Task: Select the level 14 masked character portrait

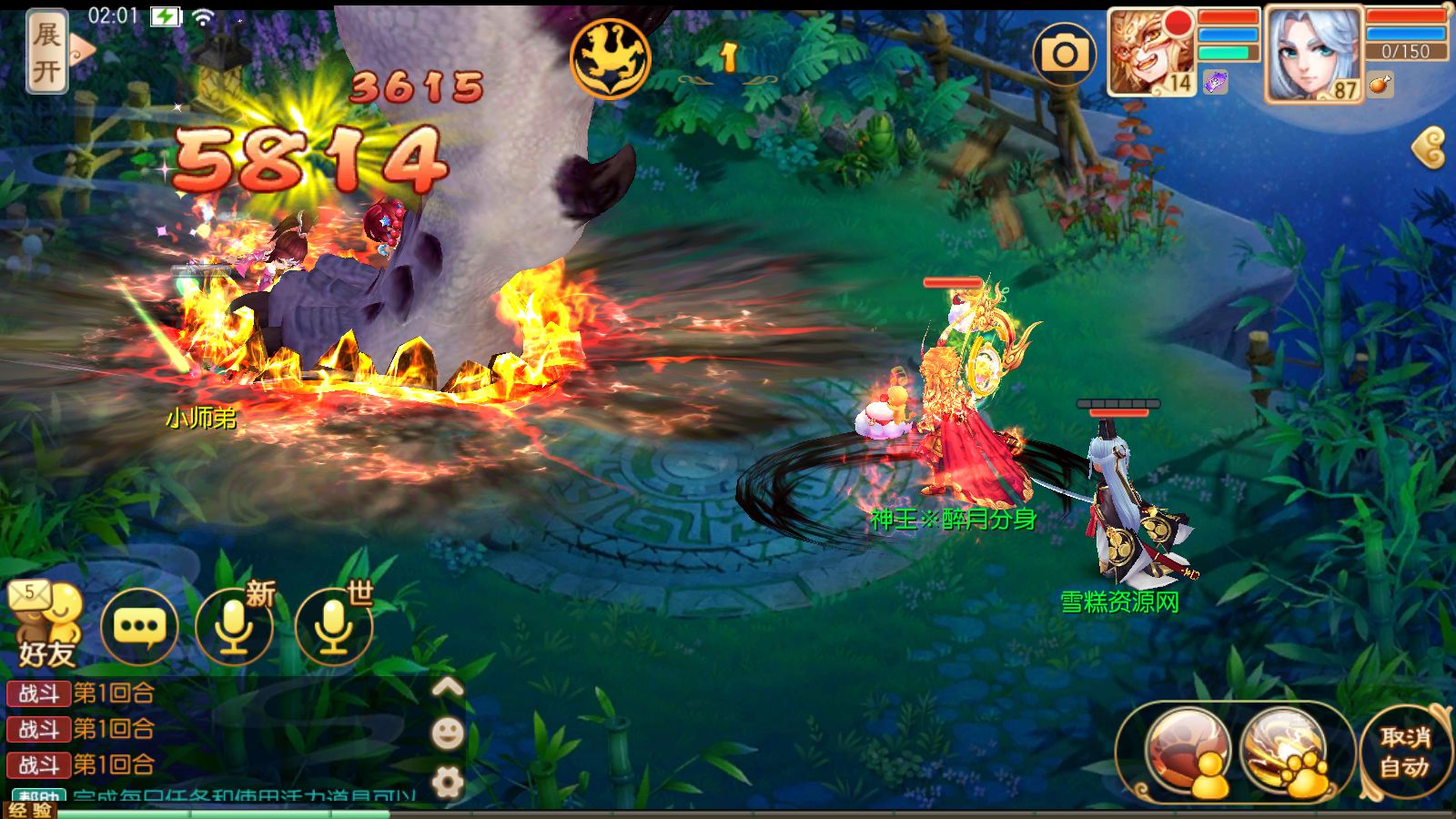Action: [1150, 52]
